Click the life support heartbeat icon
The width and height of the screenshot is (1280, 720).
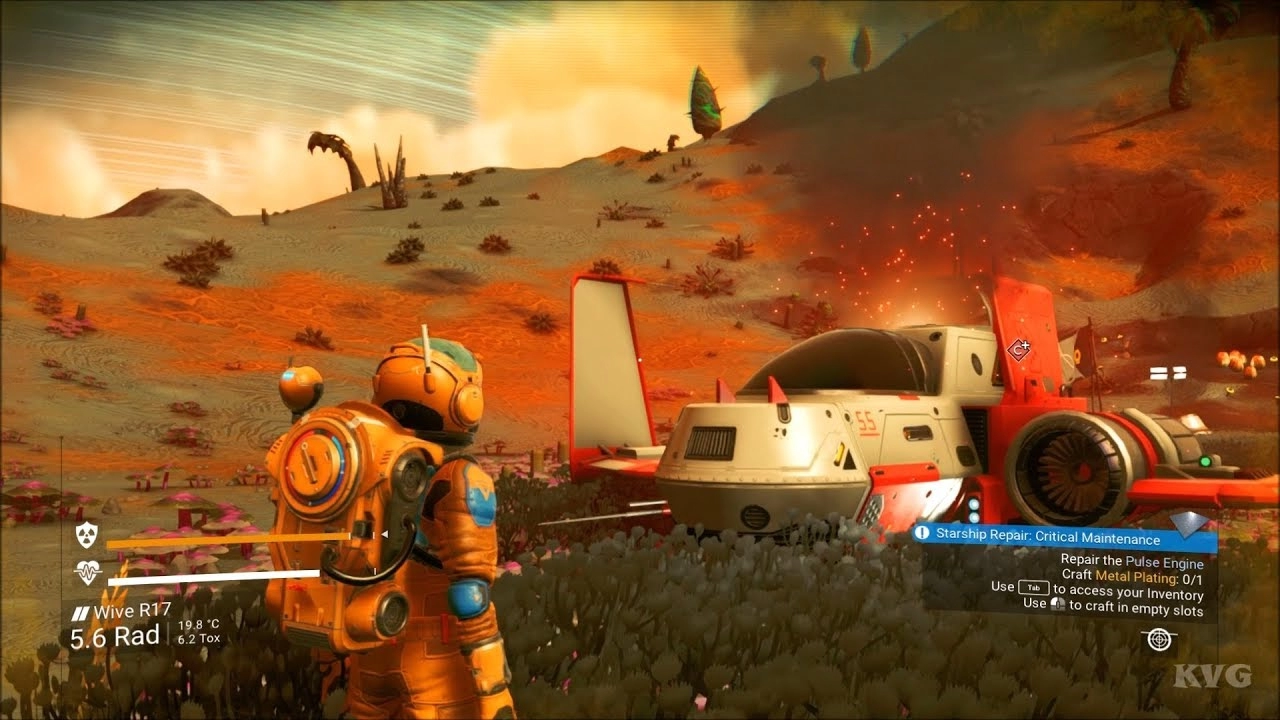[x=87, y=573]
